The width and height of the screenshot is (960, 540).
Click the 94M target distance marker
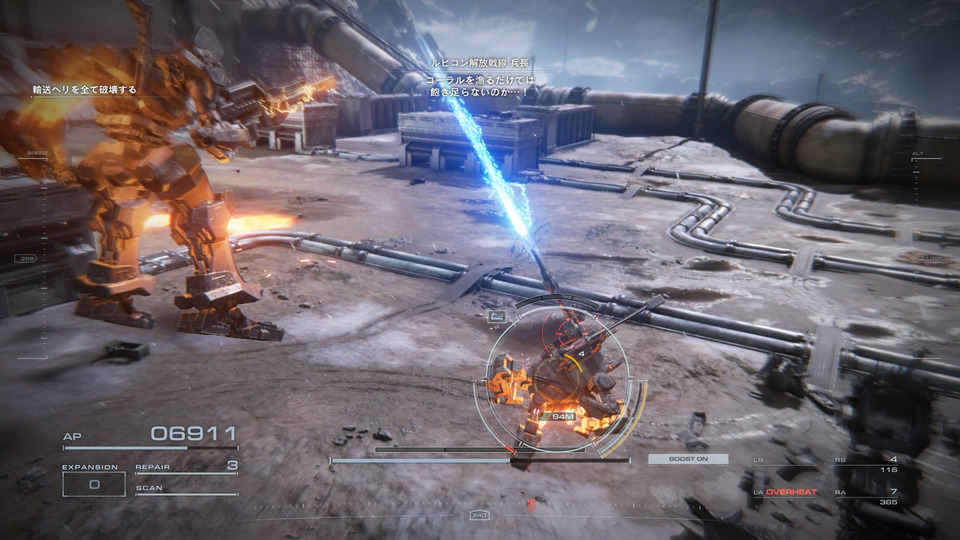pyautogui.click(x=563, y=415)
